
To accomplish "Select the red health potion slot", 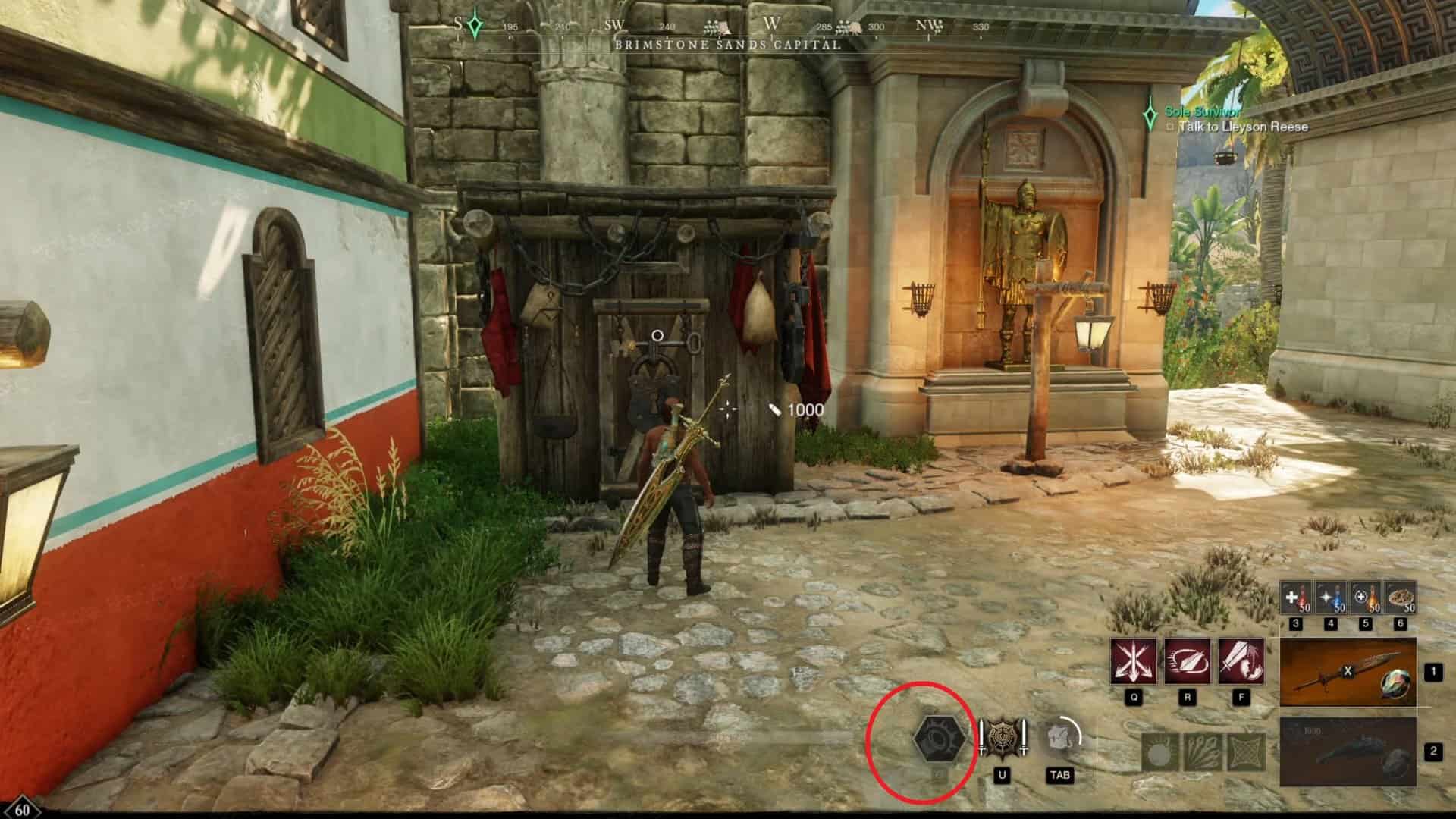I will (1295, 598).
